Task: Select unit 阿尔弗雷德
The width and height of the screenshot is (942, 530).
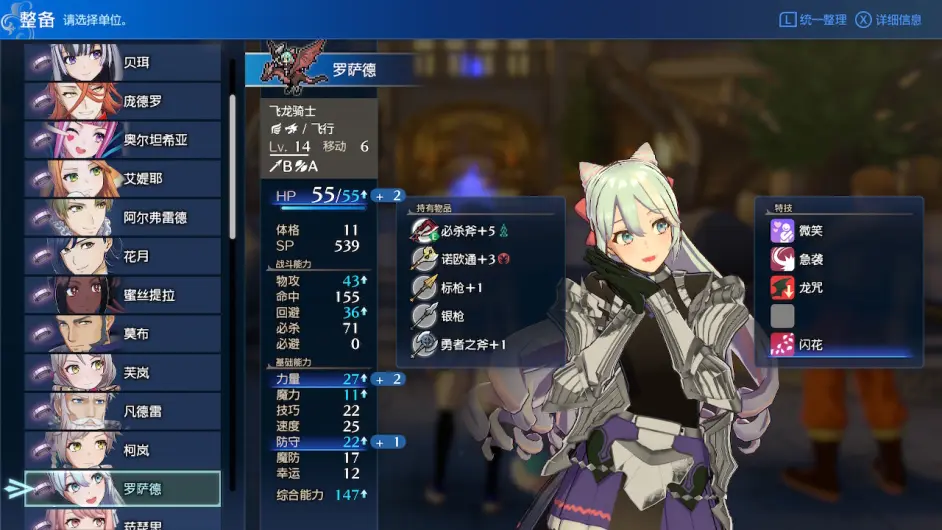Action: coord(123,217)
